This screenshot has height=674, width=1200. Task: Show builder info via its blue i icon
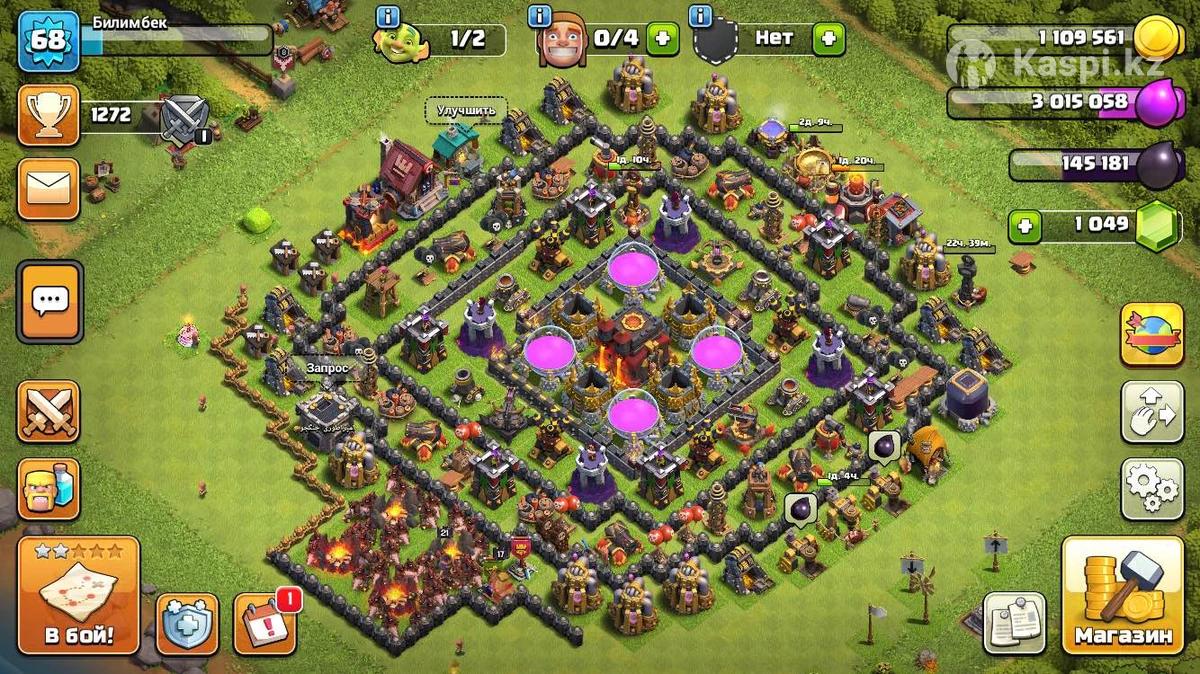click(541, 16)
